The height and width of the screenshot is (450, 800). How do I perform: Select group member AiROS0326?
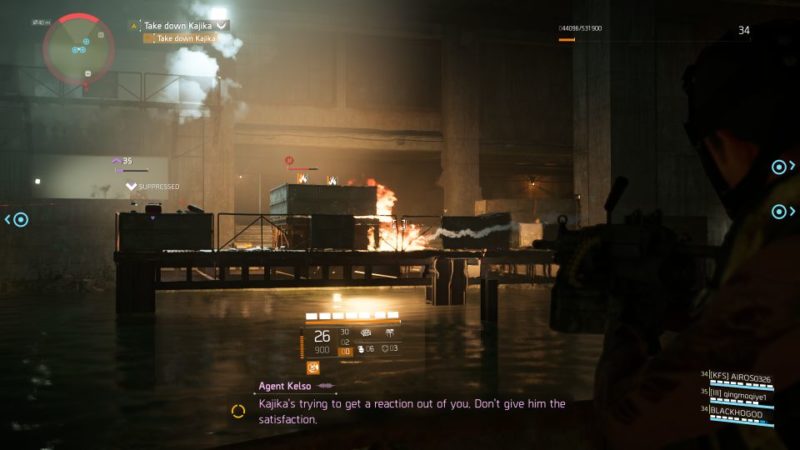click(741, 379)
